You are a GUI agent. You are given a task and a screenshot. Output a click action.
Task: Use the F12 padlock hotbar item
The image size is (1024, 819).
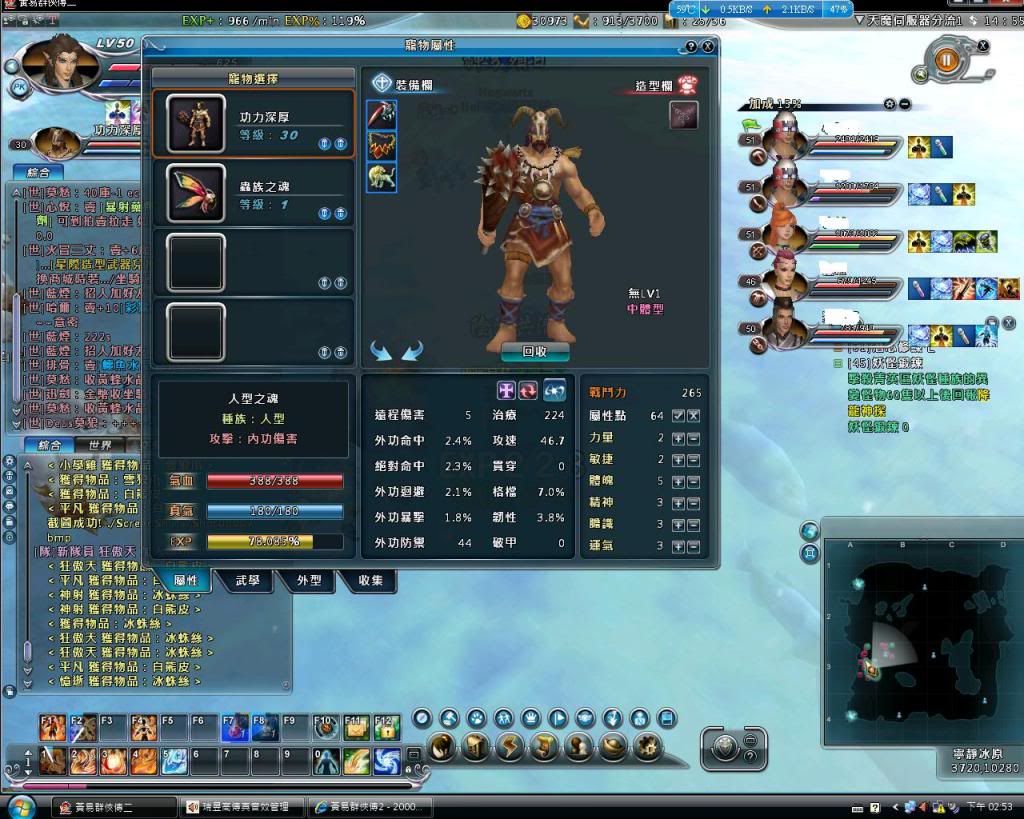point(385,727)
